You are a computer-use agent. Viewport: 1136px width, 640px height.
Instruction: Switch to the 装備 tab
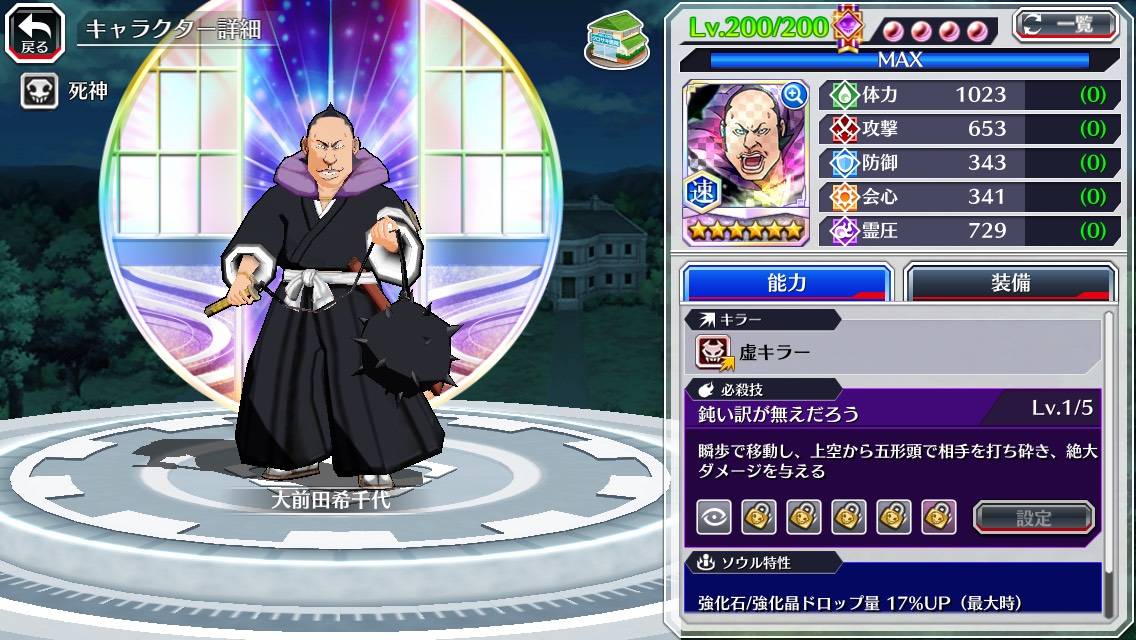point(1010,283)
